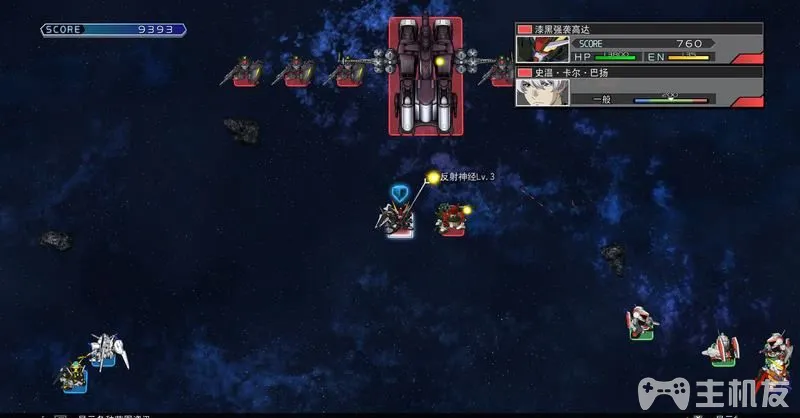The width and height of the screenshot is (800, 418).
Task: Select the white winged unit on blue tile
Action: click(x=107, y=349)
